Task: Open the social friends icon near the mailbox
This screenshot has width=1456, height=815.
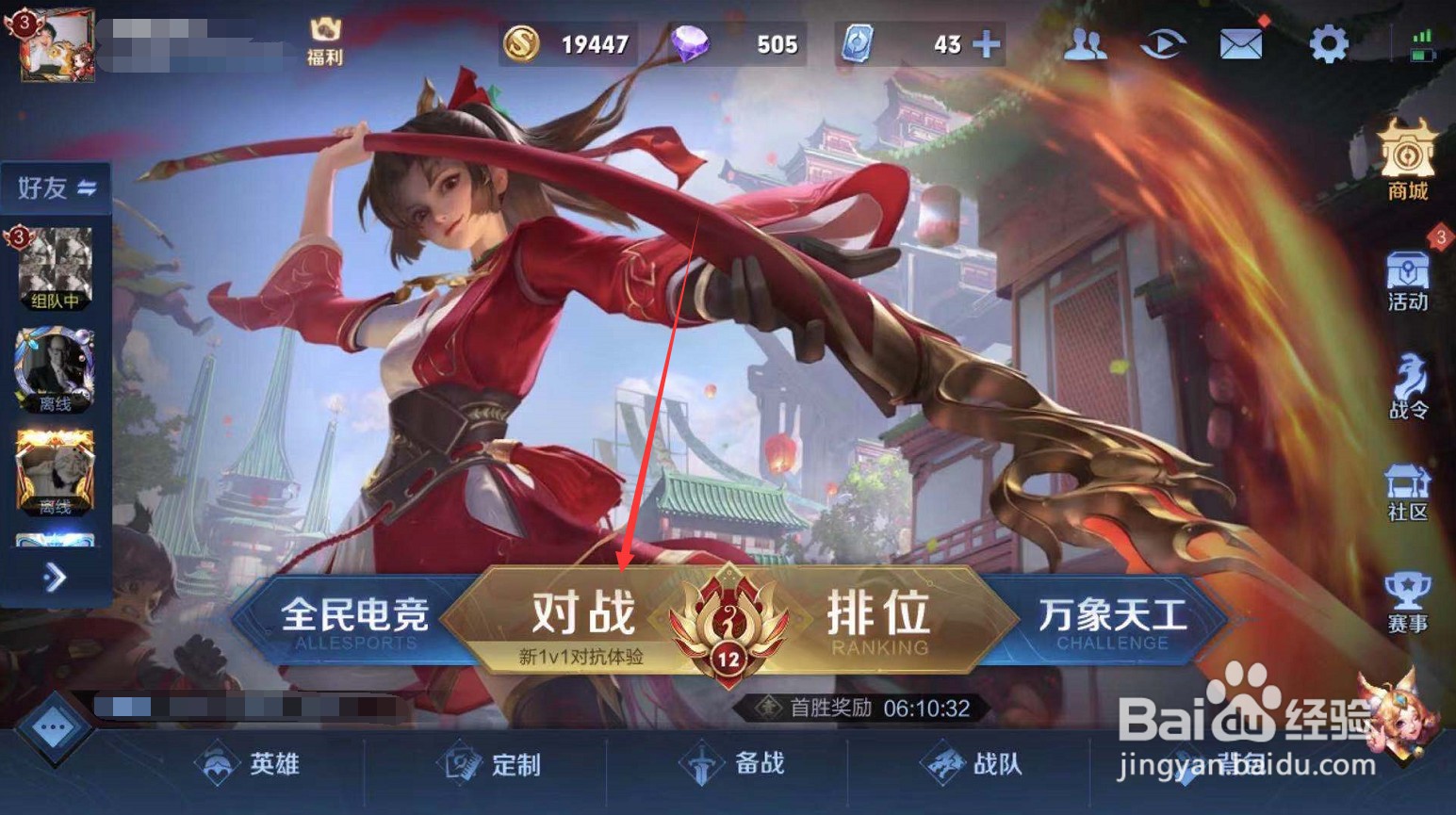Action: click(x=1086, y=42)
